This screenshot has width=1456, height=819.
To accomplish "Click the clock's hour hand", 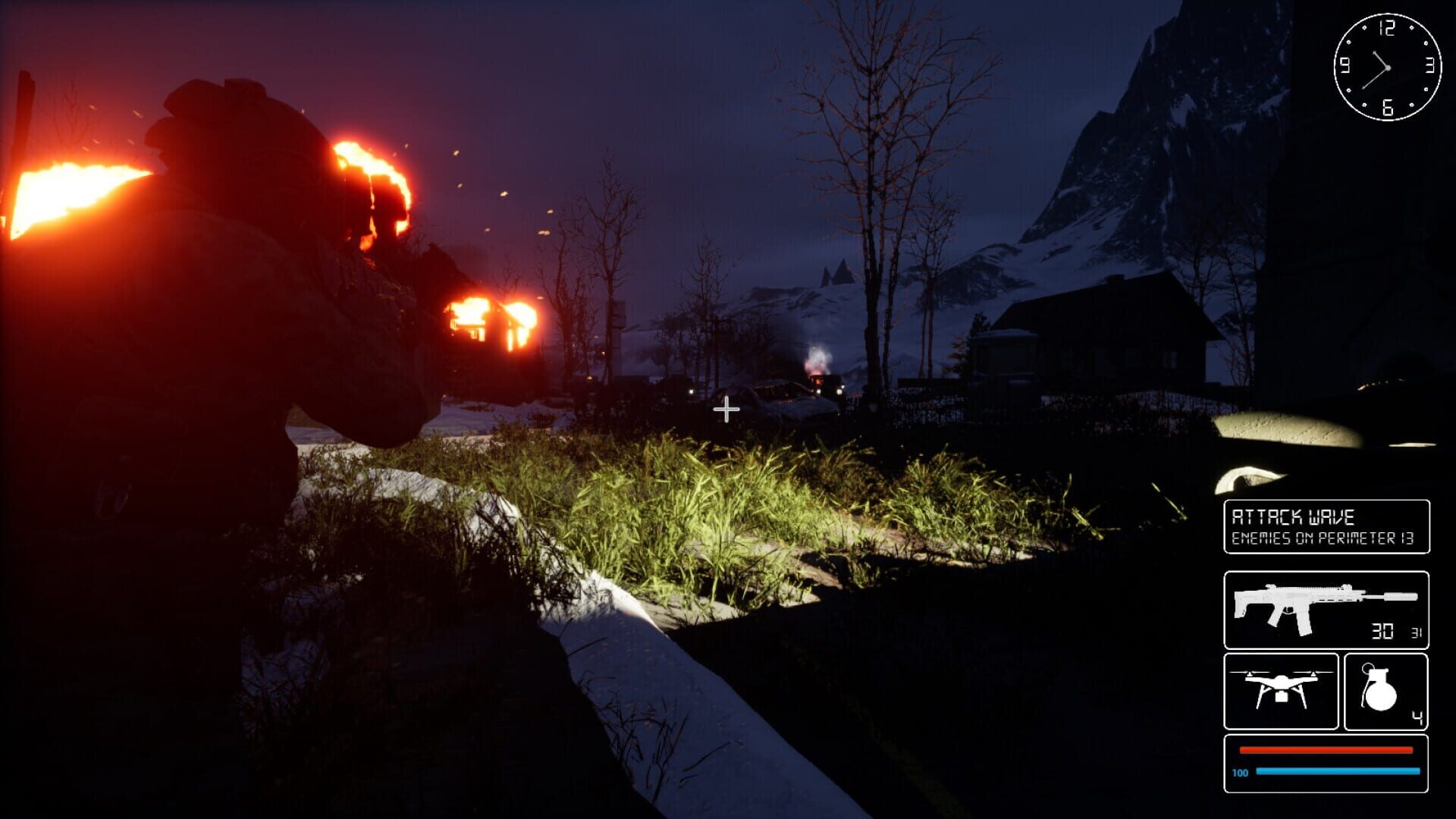I will [x=1379, y=58].
